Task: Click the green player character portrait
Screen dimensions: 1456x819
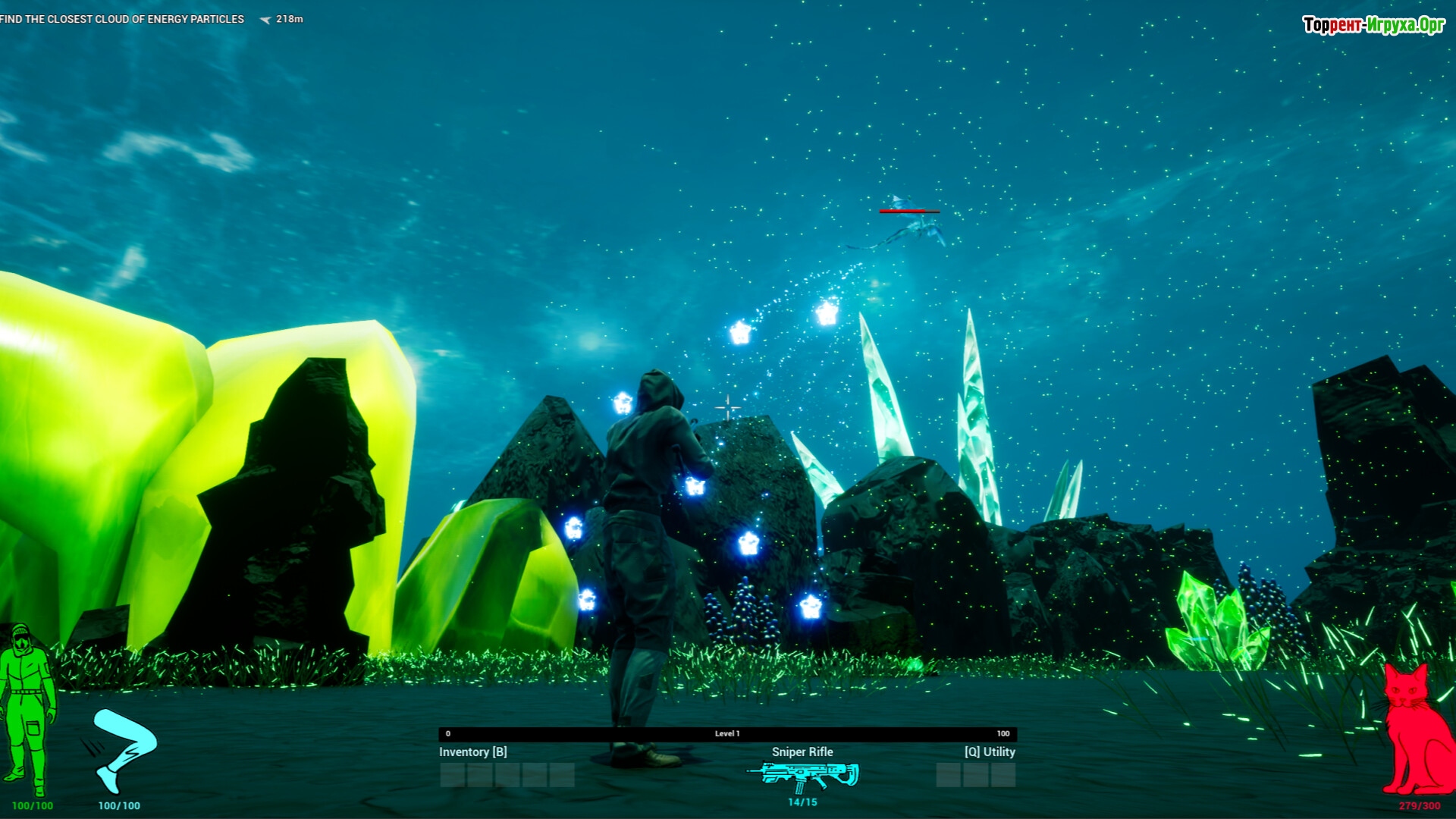Action: [x=28, y=711]
